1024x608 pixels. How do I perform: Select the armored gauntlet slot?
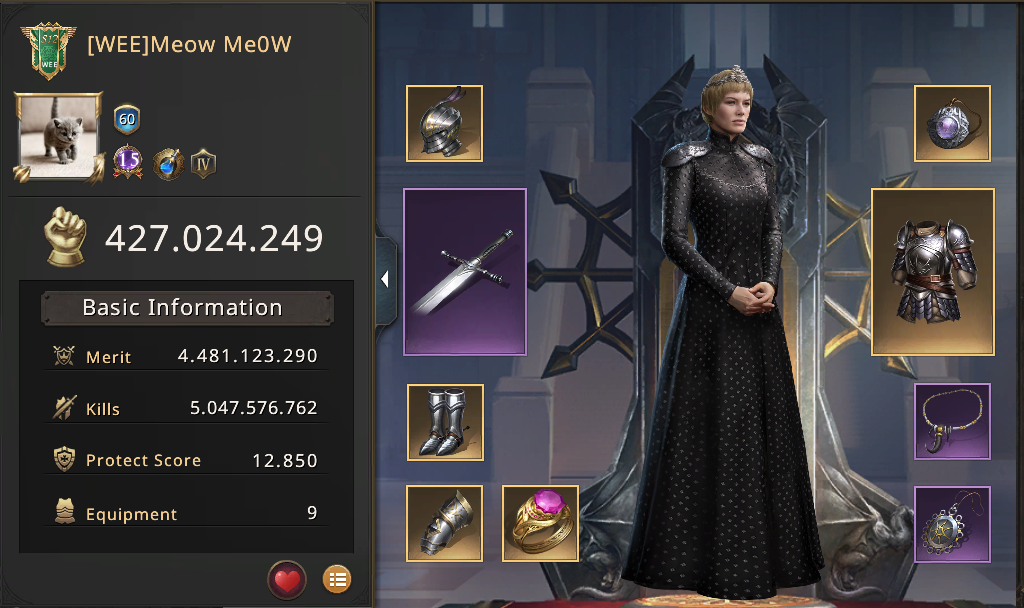point(444,523)
